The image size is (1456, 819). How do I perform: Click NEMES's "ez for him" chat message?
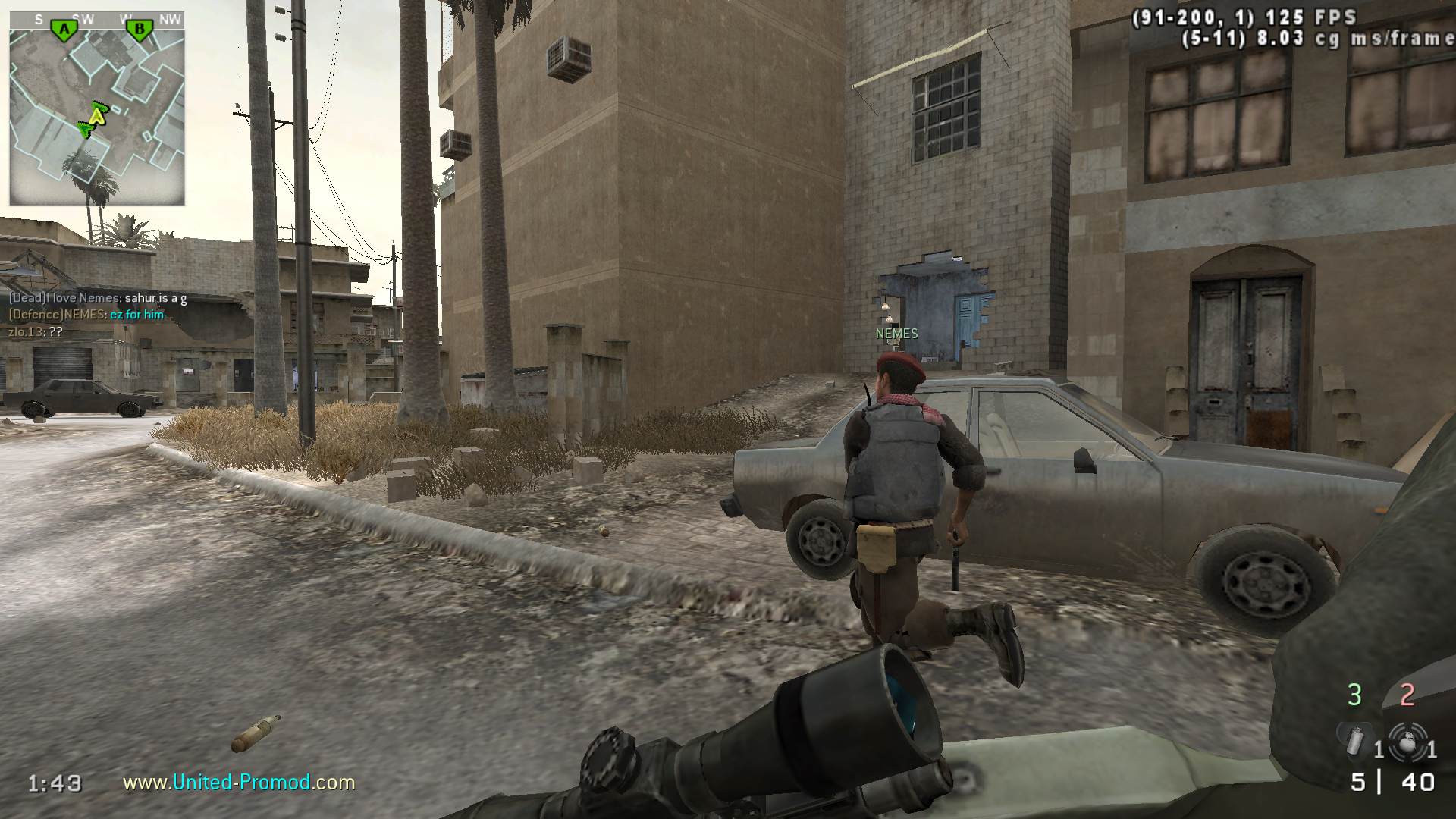click(x=136, y=315)
